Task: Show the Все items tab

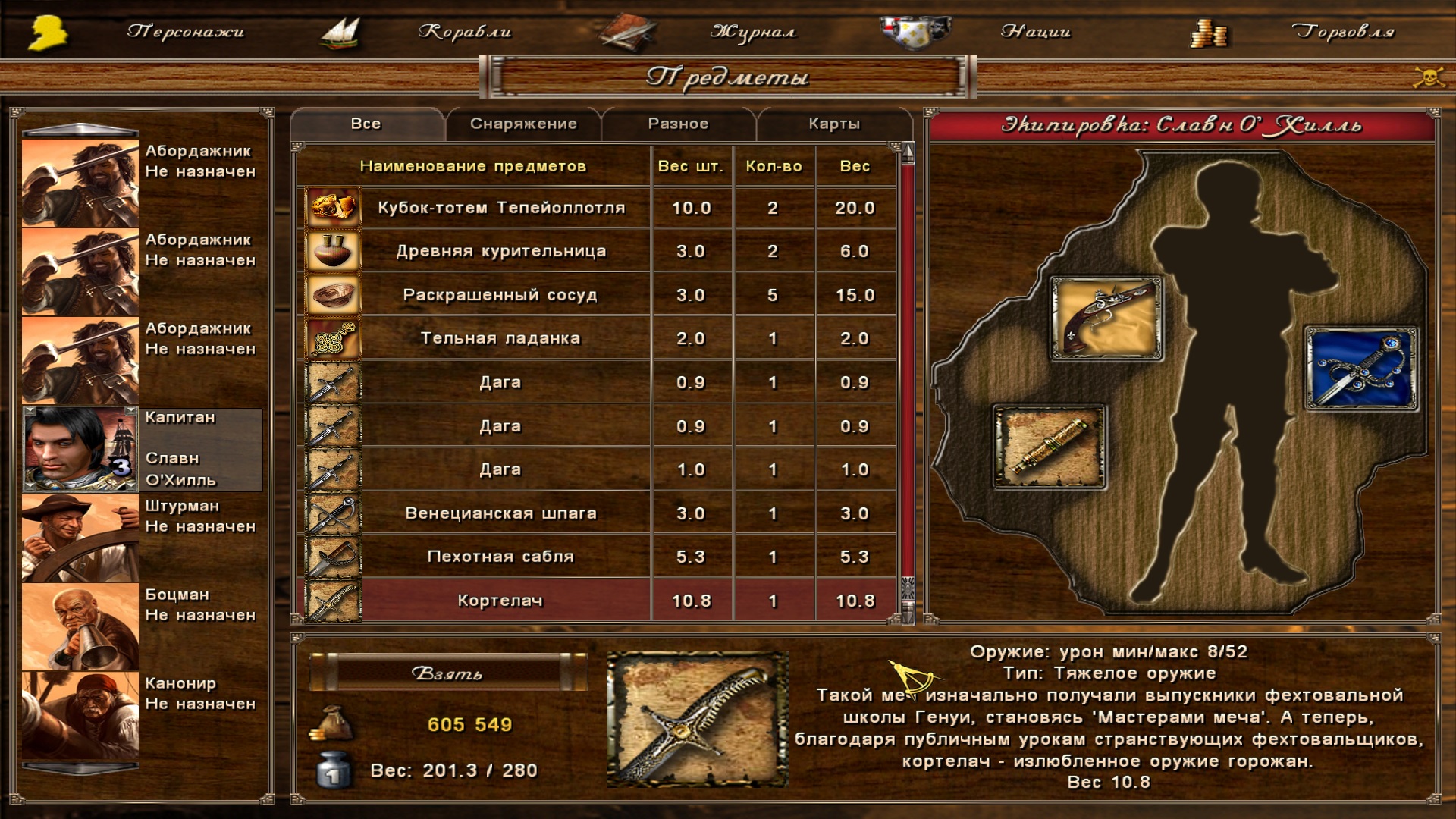Action: (x=366, y=124)
